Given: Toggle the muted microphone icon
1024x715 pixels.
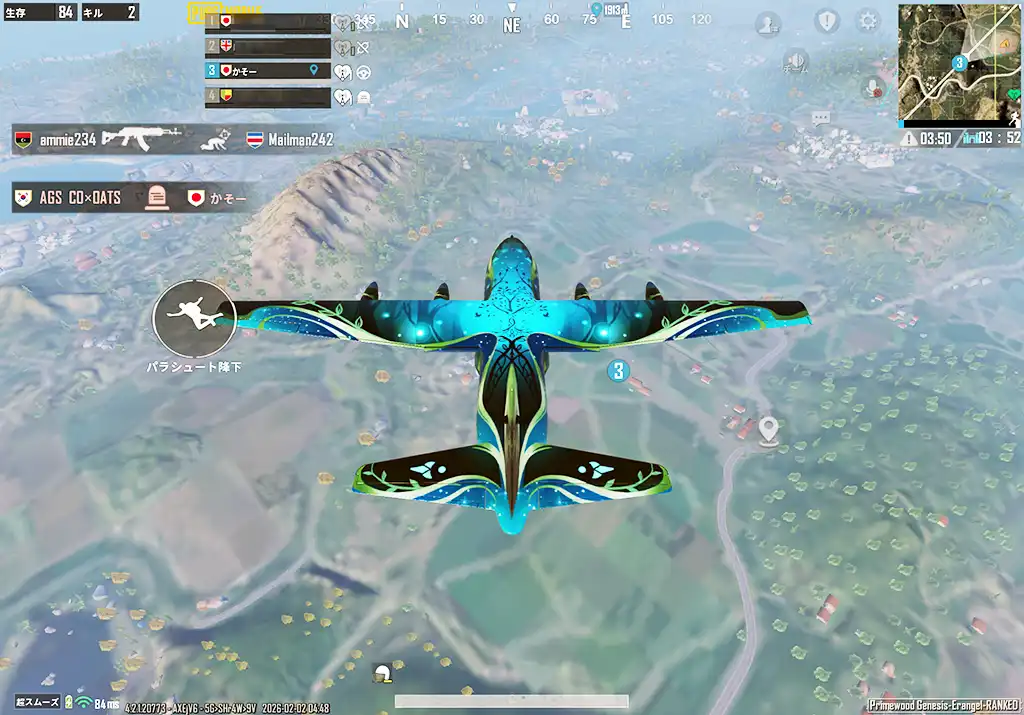Looking at the screenshot, I should (x=873, y=88).
